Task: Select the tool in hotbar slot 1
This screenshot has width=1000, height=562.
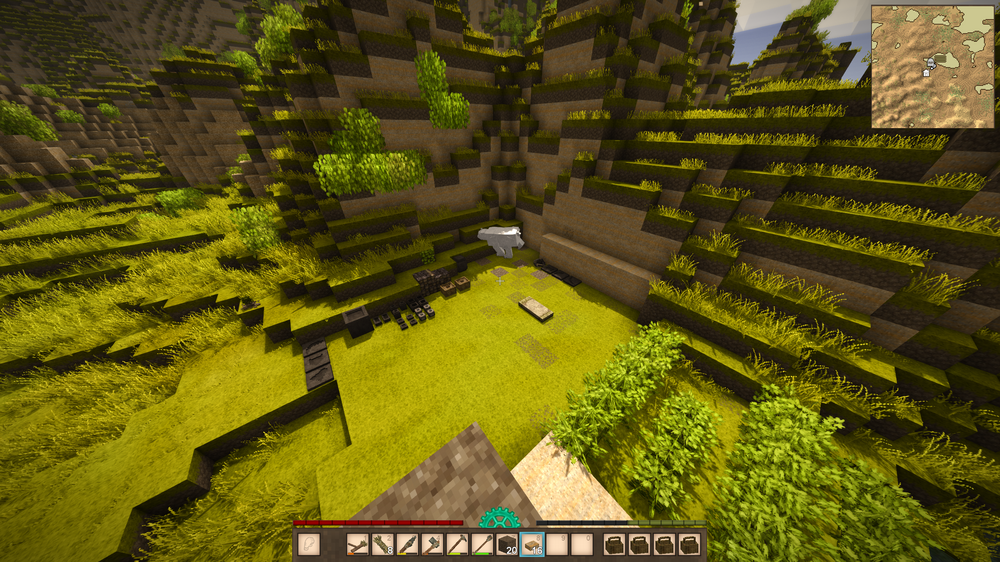Action: (x=358, y=544)
